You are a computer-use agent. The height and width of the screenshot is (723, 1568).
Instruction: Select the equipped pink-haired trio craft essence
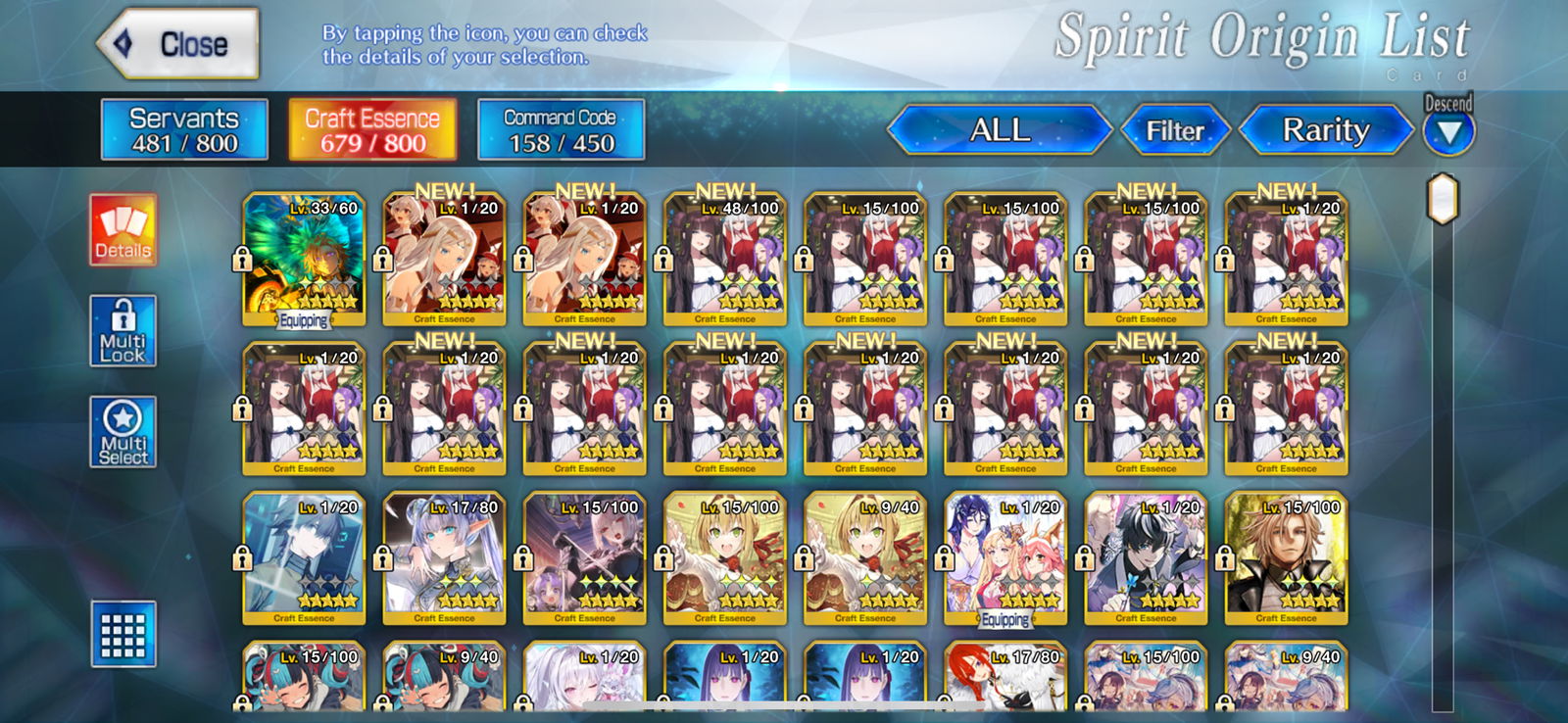pyautogui.click(x=1005, y=557)
